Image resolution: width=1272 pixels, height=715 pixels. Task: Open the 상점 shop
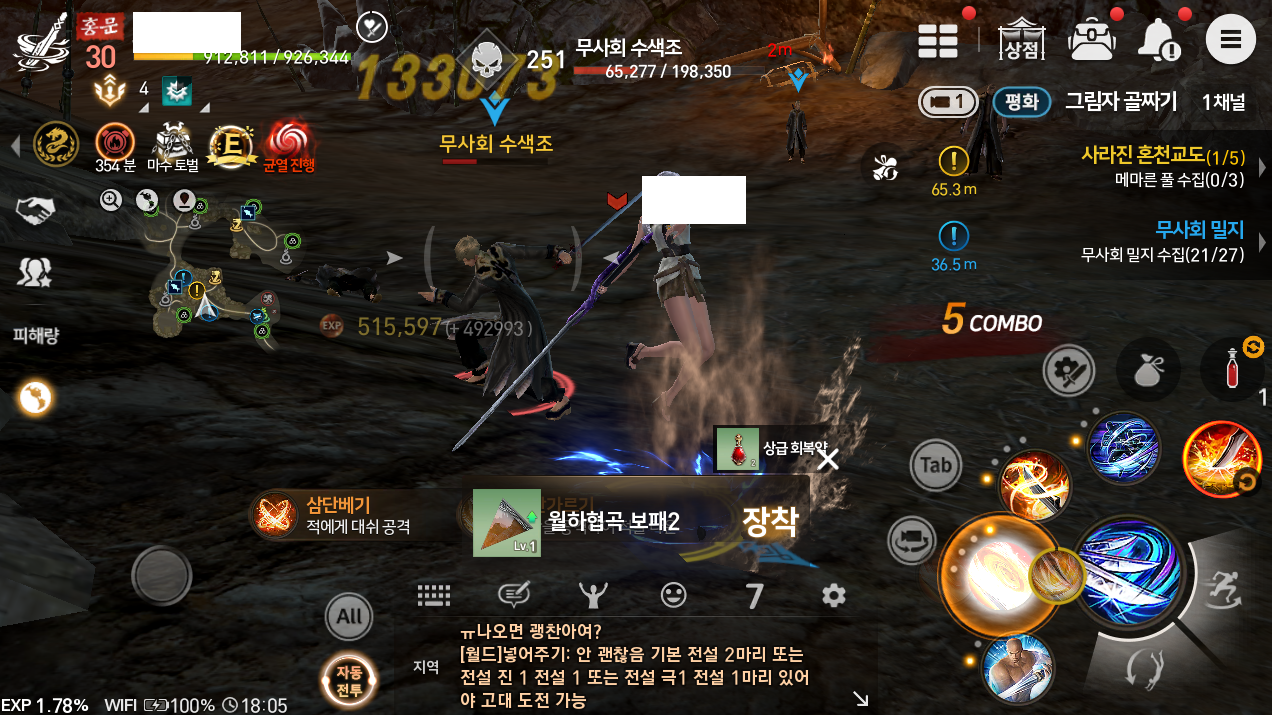tap(1016, 40)
